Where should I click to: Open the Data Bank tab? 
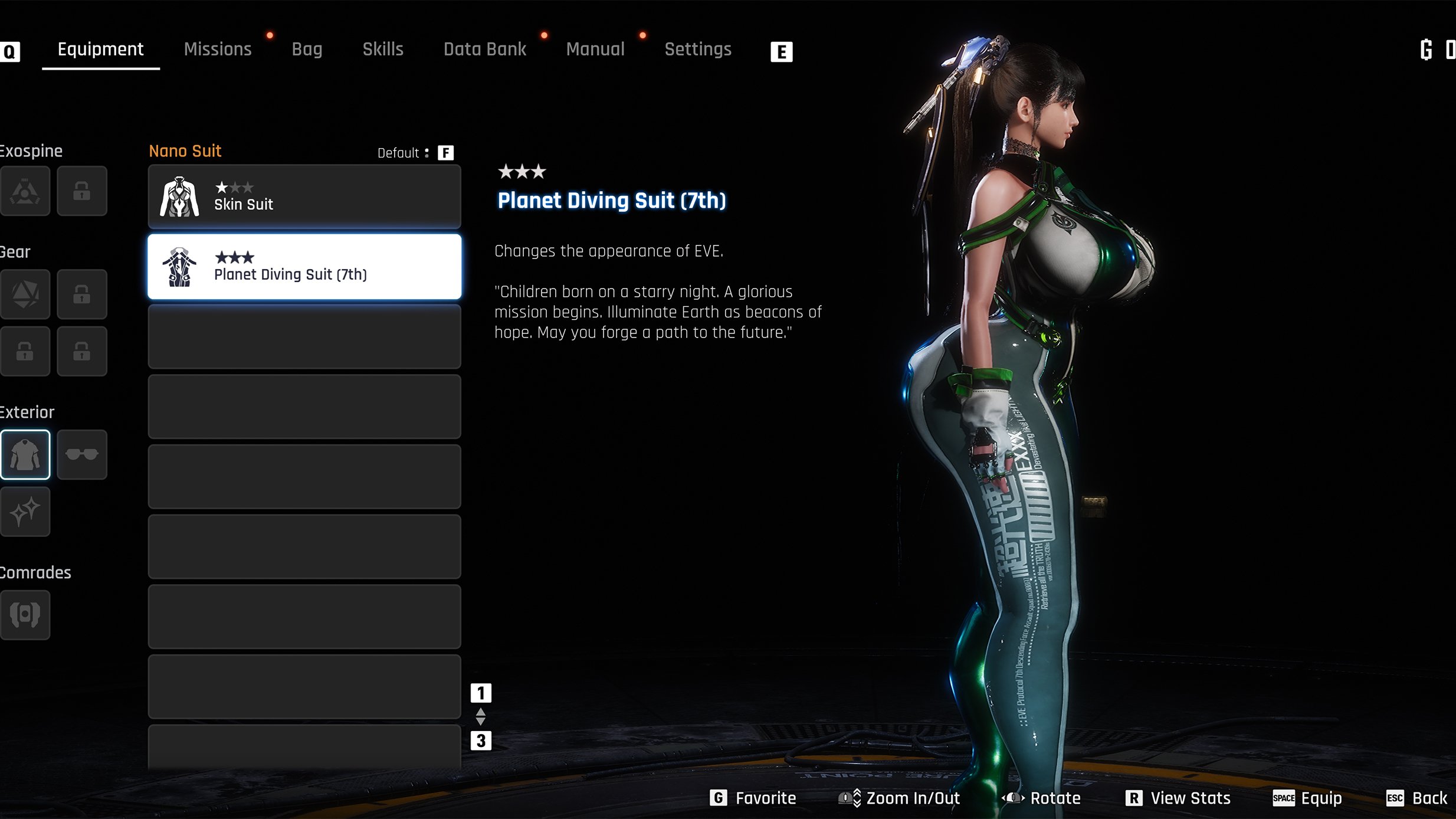click(x=484, y=50)
